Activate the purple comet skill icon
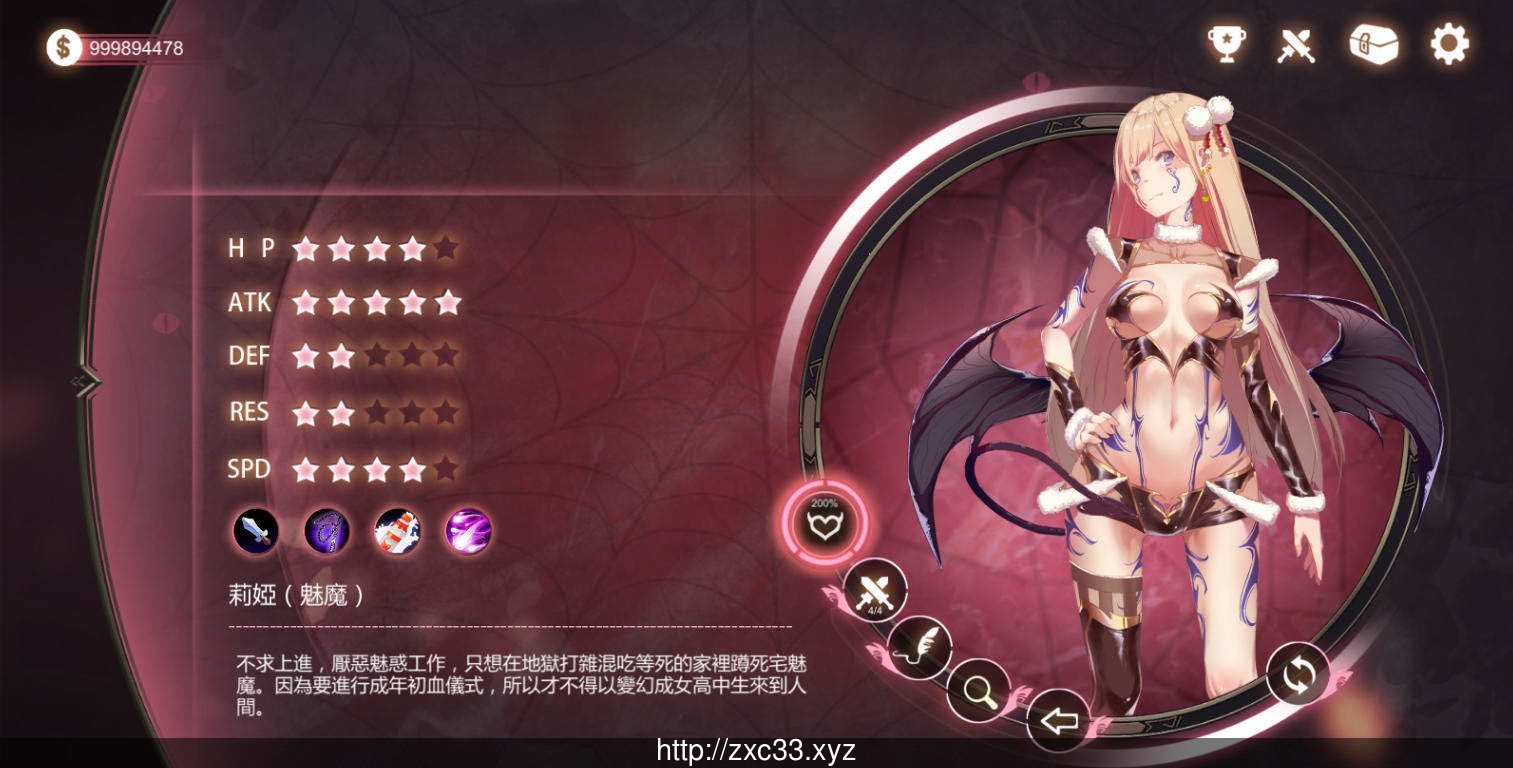 click(x=468, y=530)
